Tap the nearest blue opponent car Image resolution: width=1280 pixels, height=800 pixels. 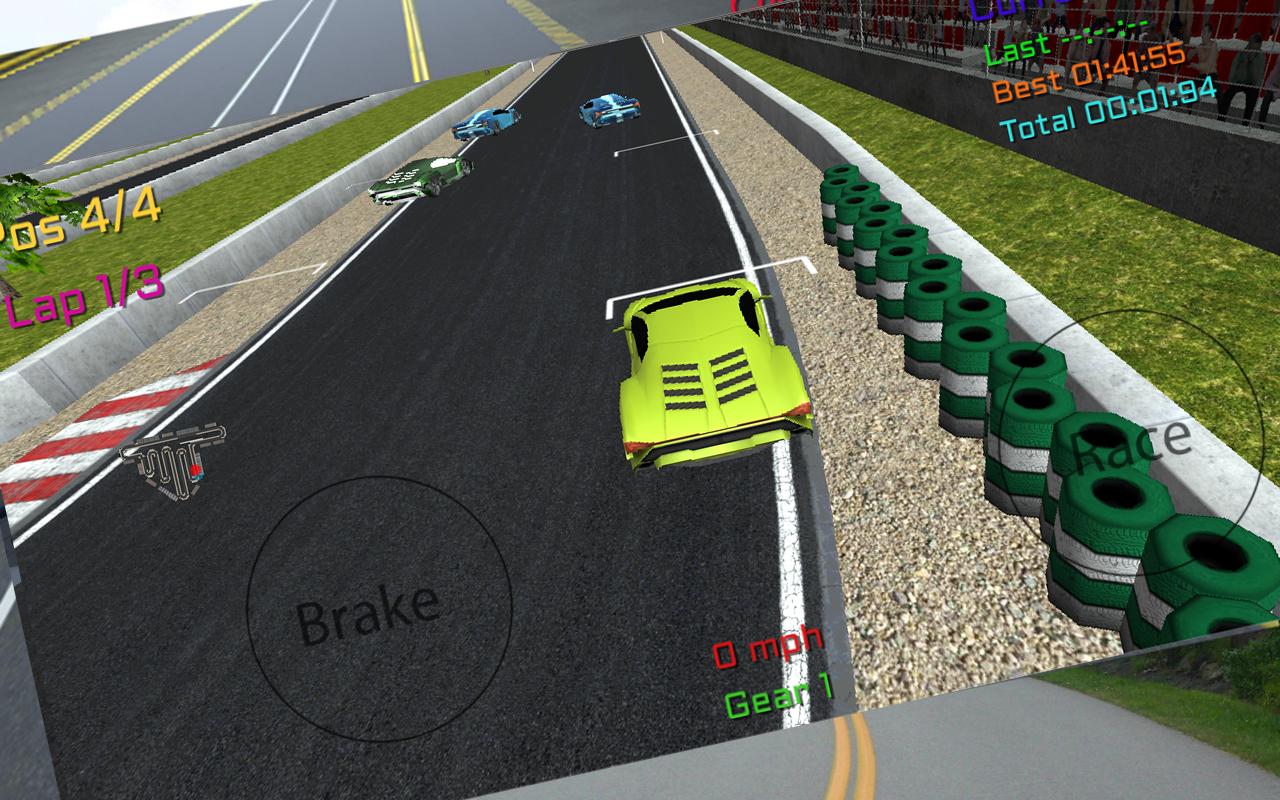pos(485,122)
